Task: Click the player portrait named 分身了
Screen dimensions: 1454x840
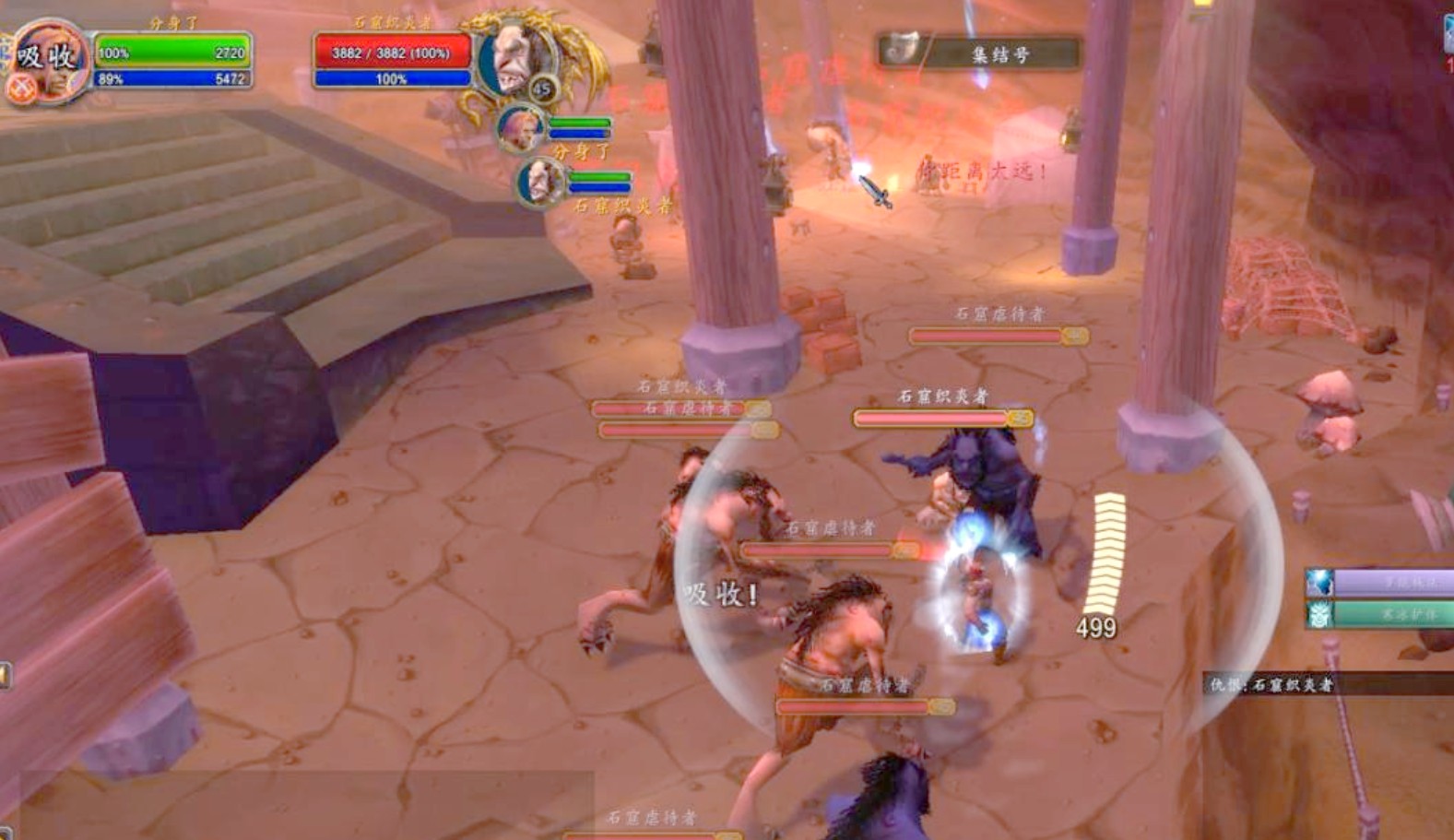Action: click(x=48, y=61)
